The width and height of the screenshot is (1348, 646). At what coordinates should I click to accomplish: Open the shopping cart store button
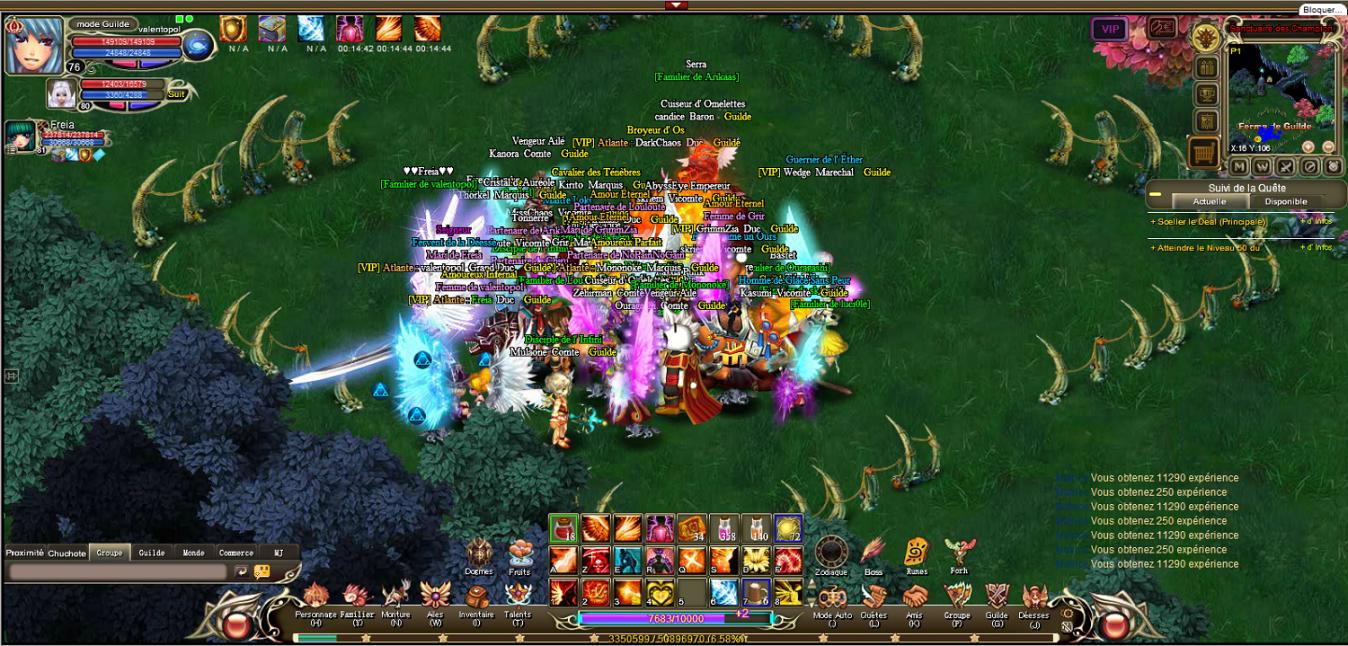1204,152
